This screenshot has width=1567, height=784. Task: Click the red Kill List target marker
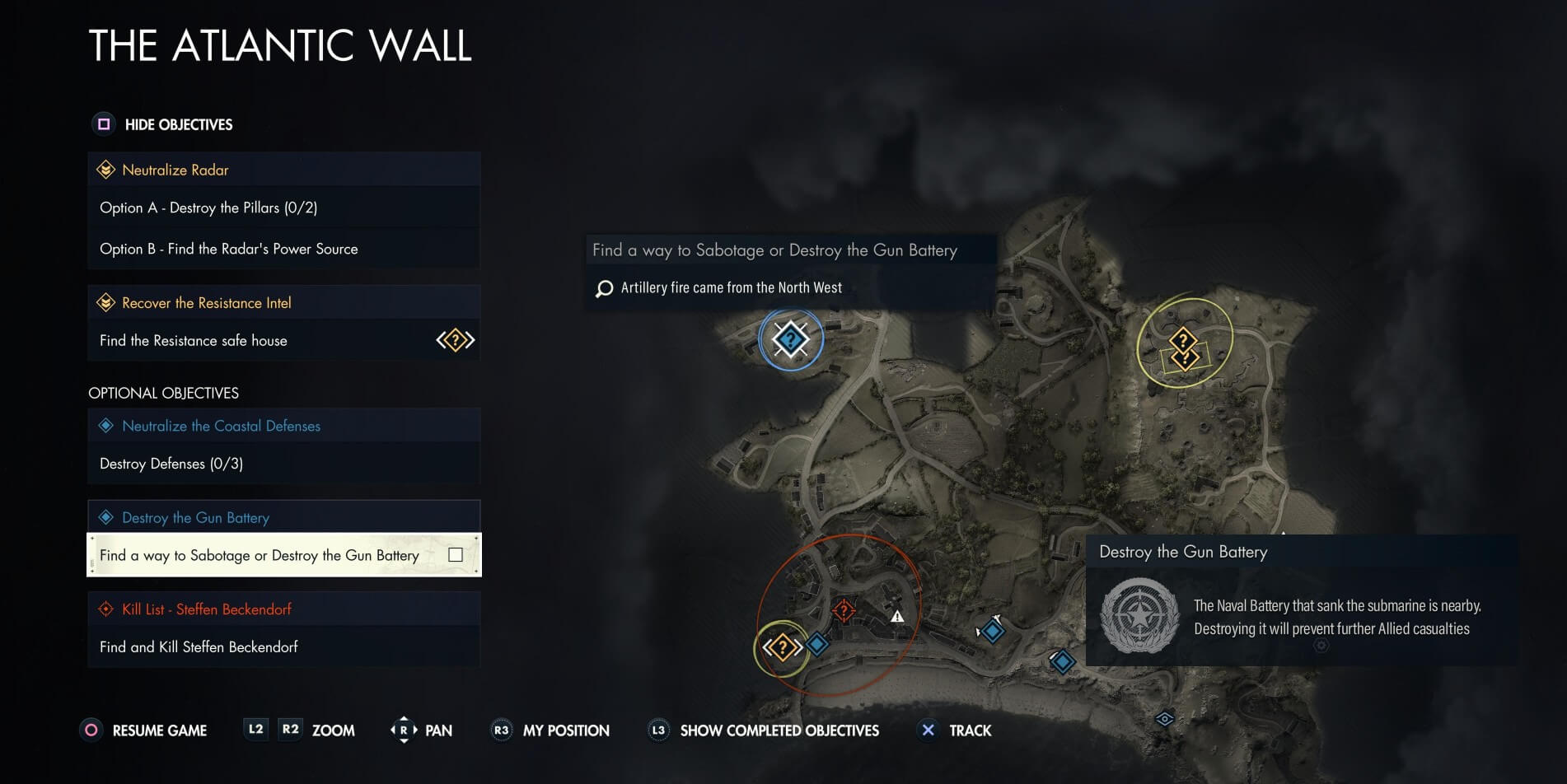coord(844,610)
